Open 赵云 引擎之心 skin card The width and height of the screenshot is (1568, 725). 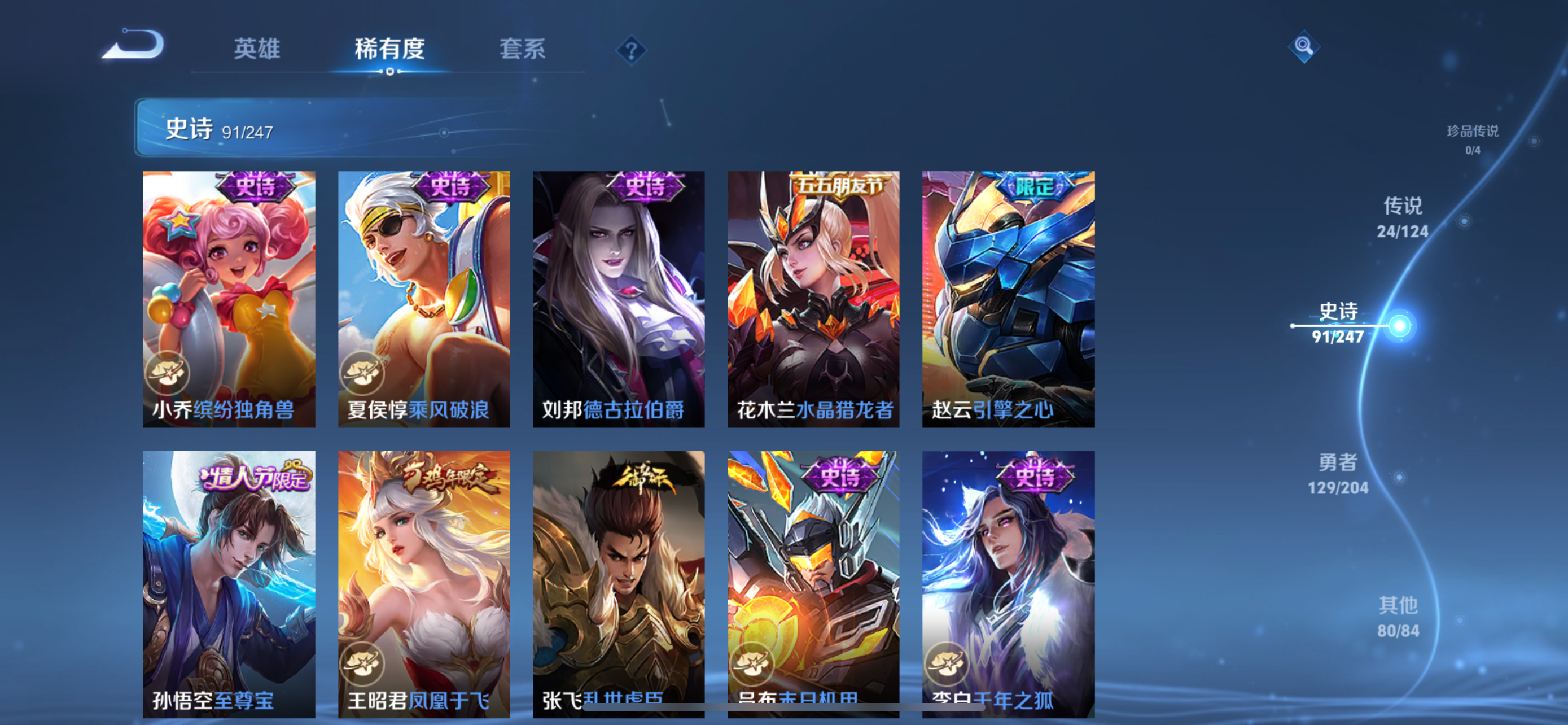tap(1008, 299)
